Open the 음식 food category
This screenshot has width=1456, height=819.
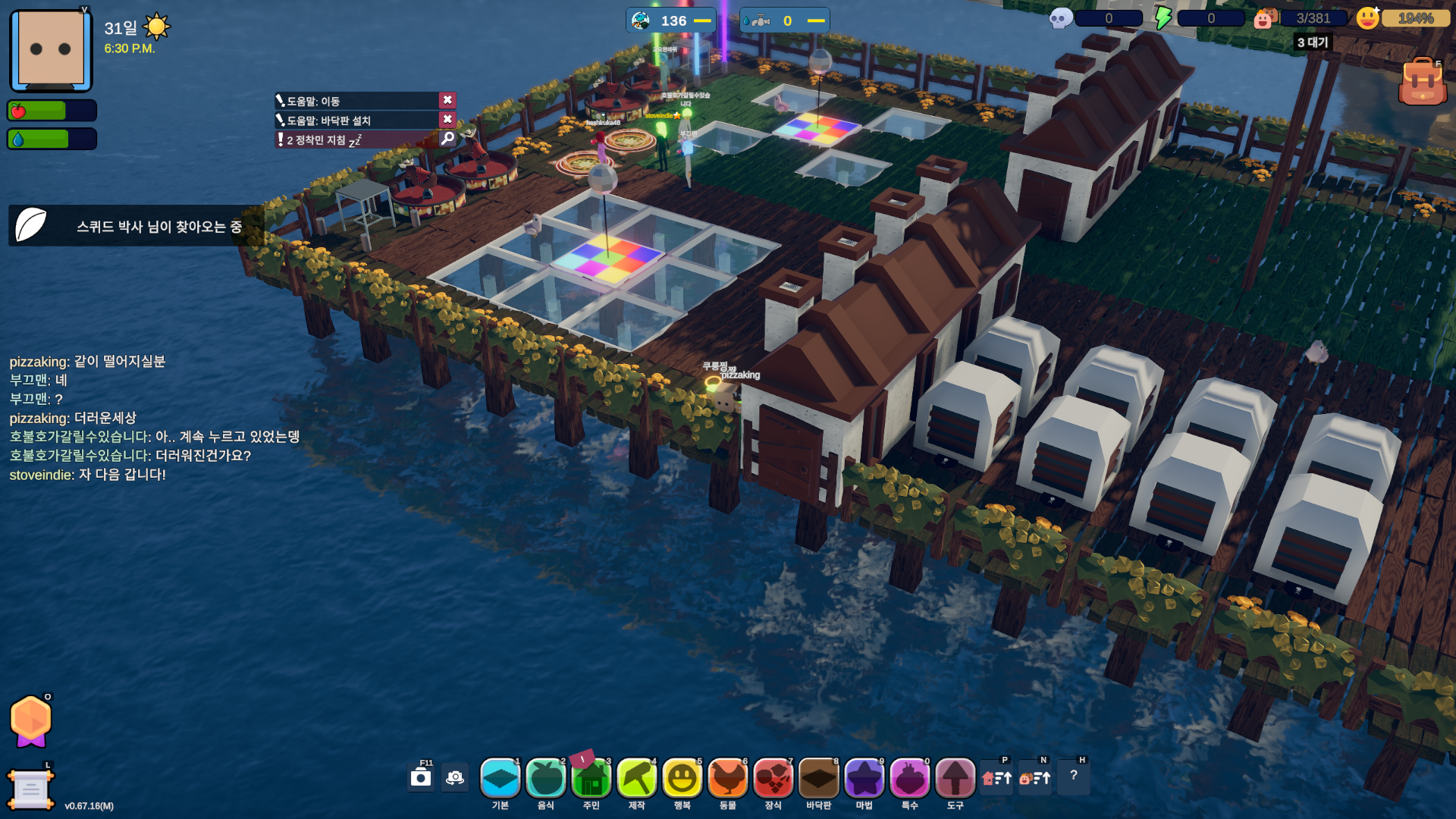pos(546,779)
